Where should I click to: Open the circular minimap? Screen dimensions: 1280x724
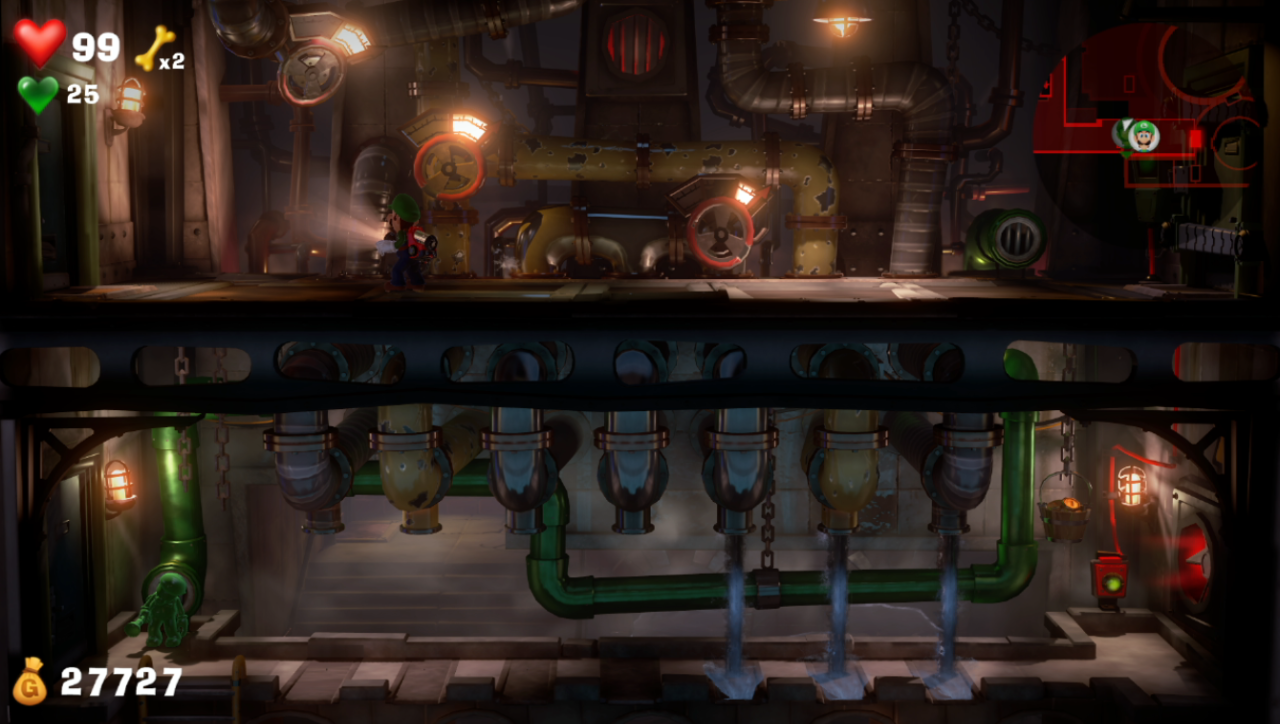coord(1150,130)
